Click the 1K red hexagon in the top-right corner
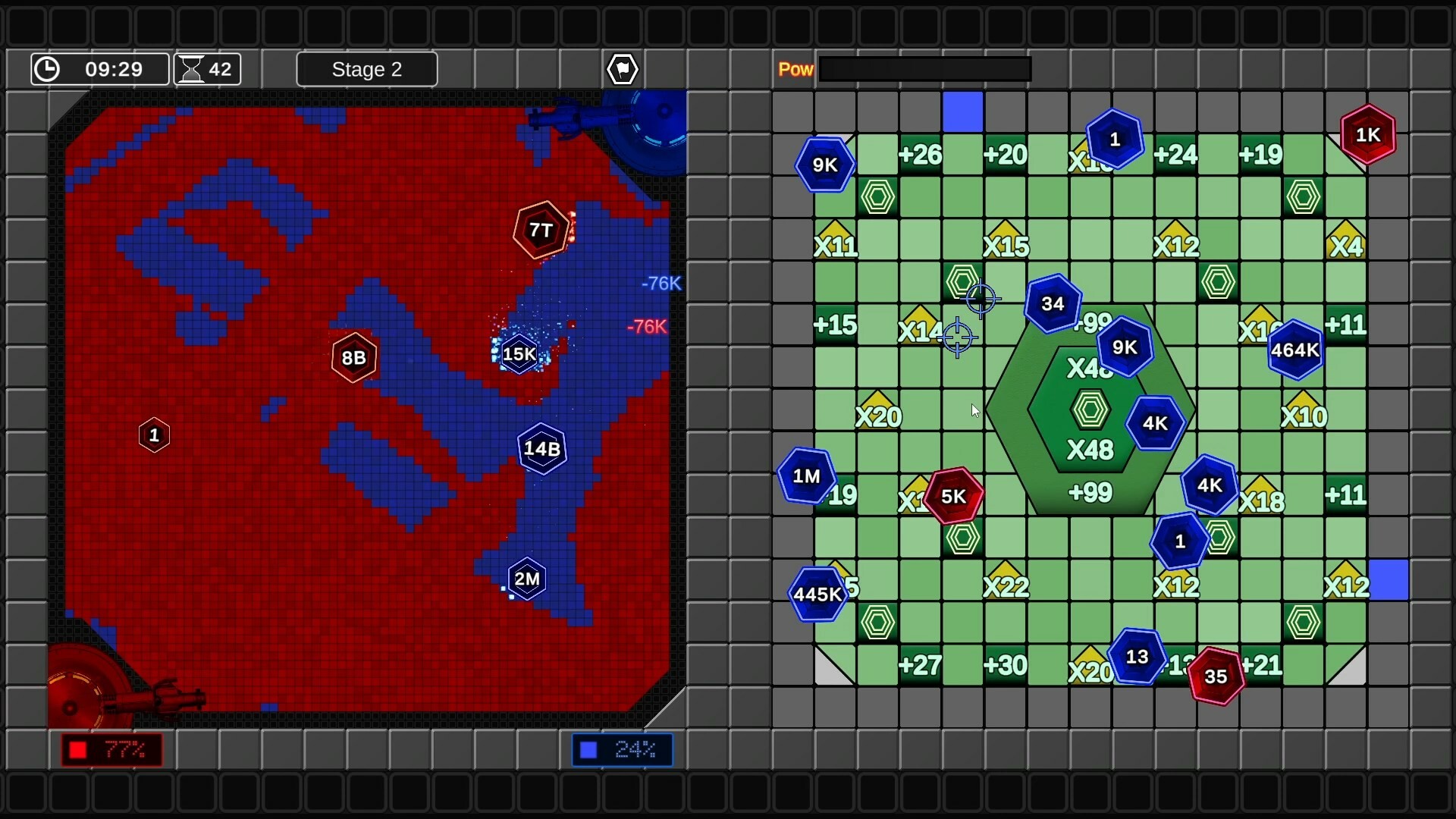The width and height of the screenshot is (1456, 819). coord(1367,135)
